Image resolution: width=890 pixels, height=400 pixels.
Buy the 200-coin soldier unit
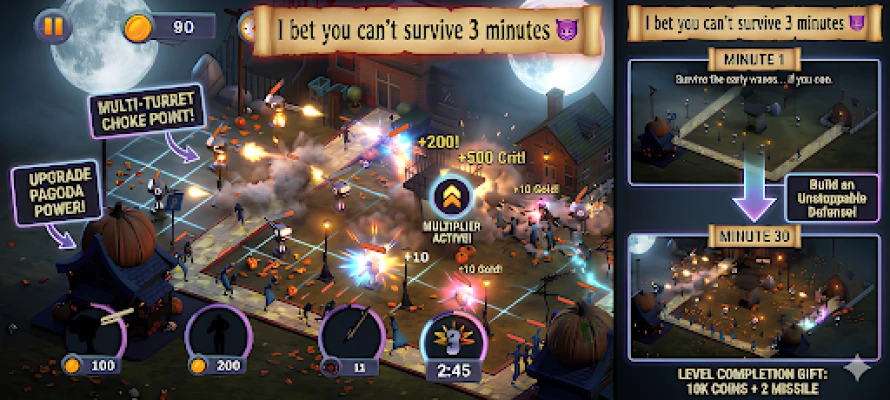tap(214, 338)
